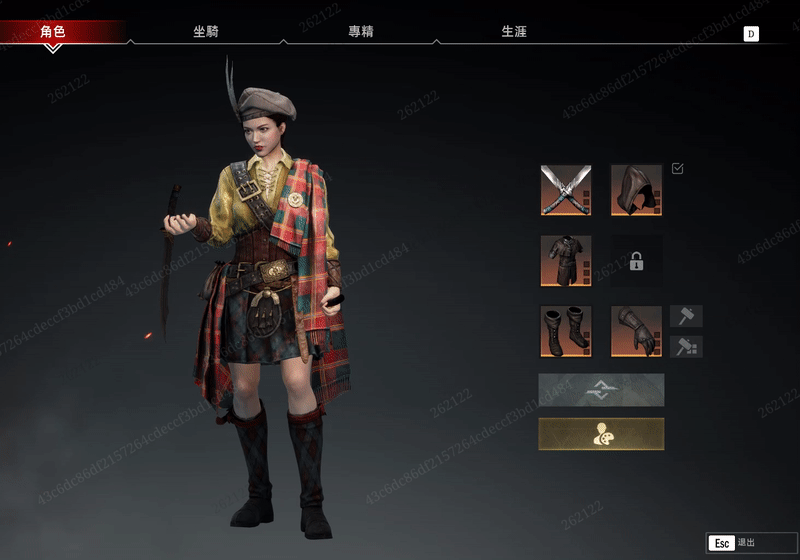
Task: Choose the leather hood helmet slot
Action: coord(636,190)
